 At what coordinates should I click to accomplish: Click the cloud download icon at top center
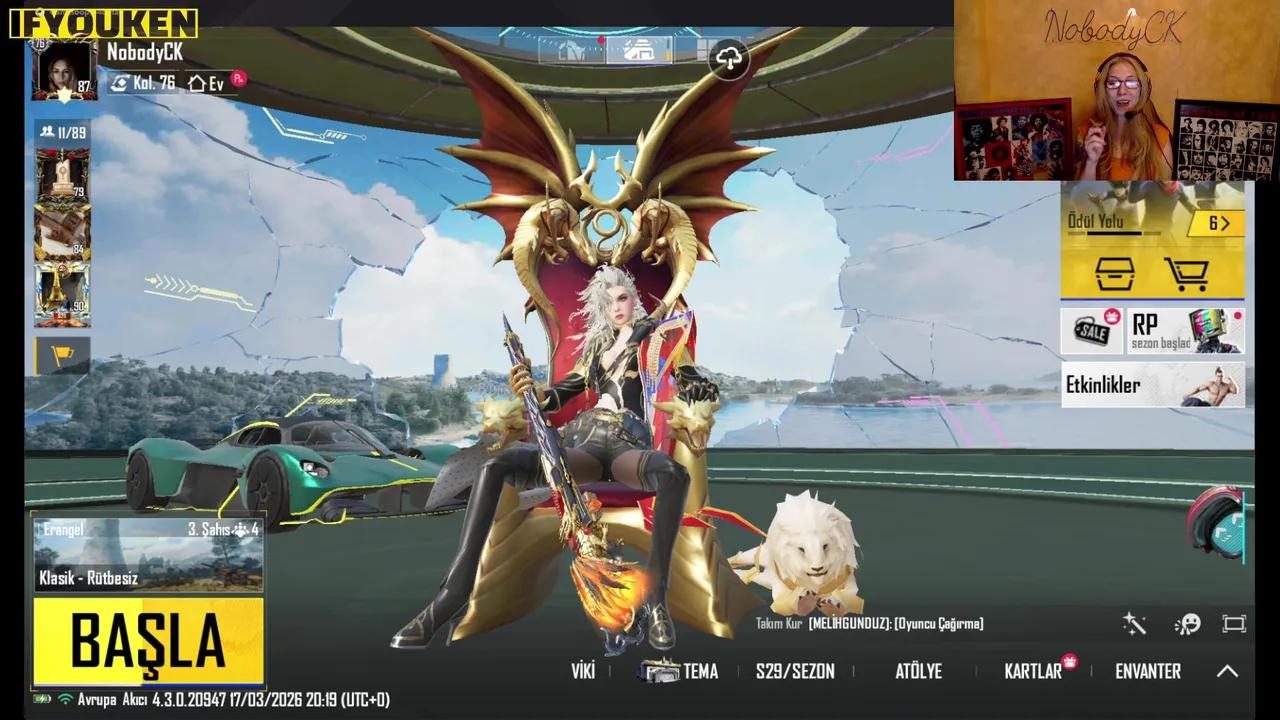tap(729, 60)
